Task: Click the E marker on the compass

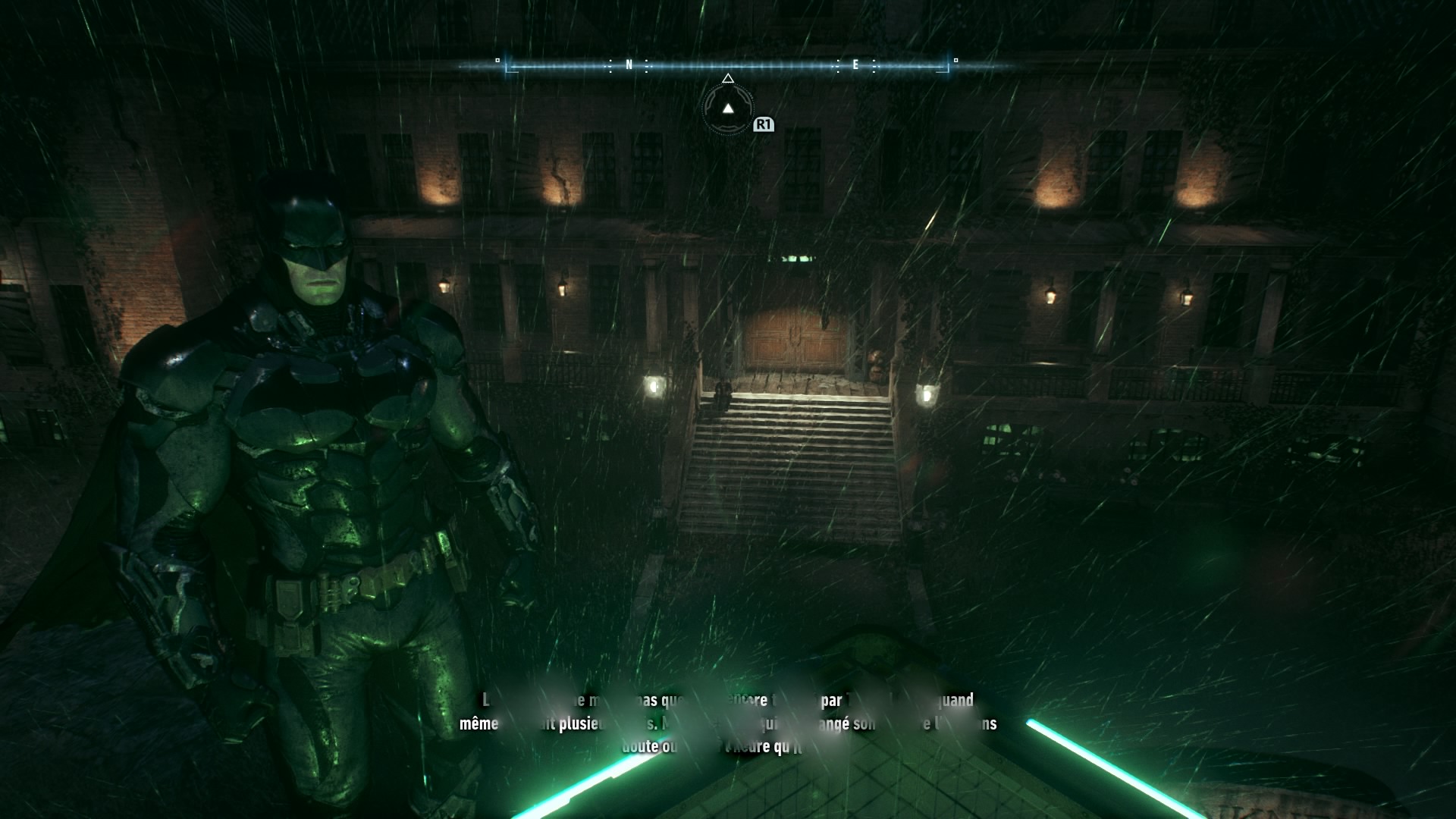Action: coord(855,65)
